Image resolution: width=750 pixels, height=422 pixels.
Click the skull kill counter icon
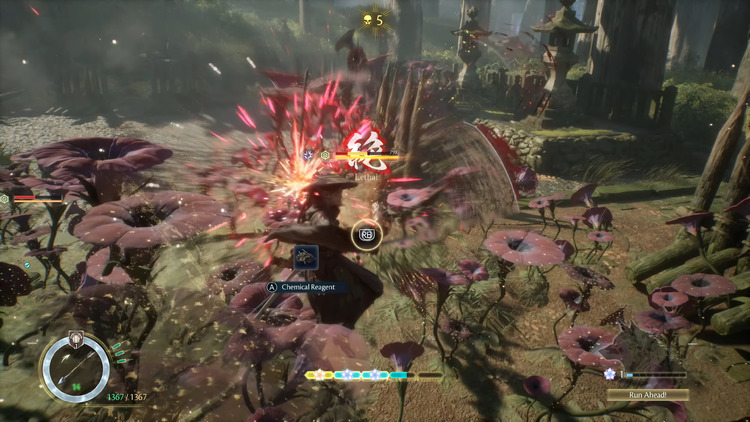click(x=366, y=19)
